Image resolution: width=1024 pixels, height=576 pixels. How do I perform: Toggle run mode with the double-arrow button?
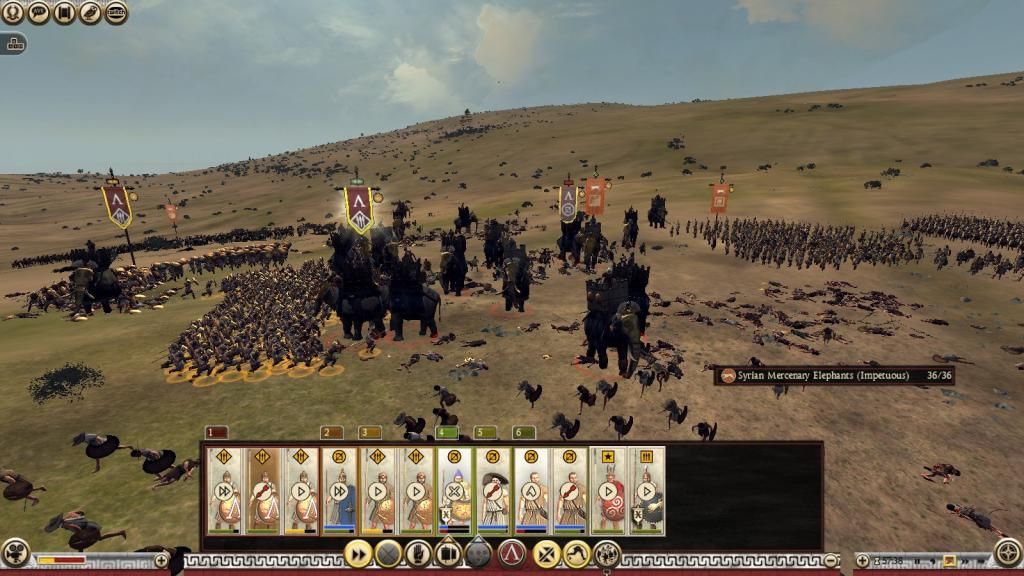[357, 553]
